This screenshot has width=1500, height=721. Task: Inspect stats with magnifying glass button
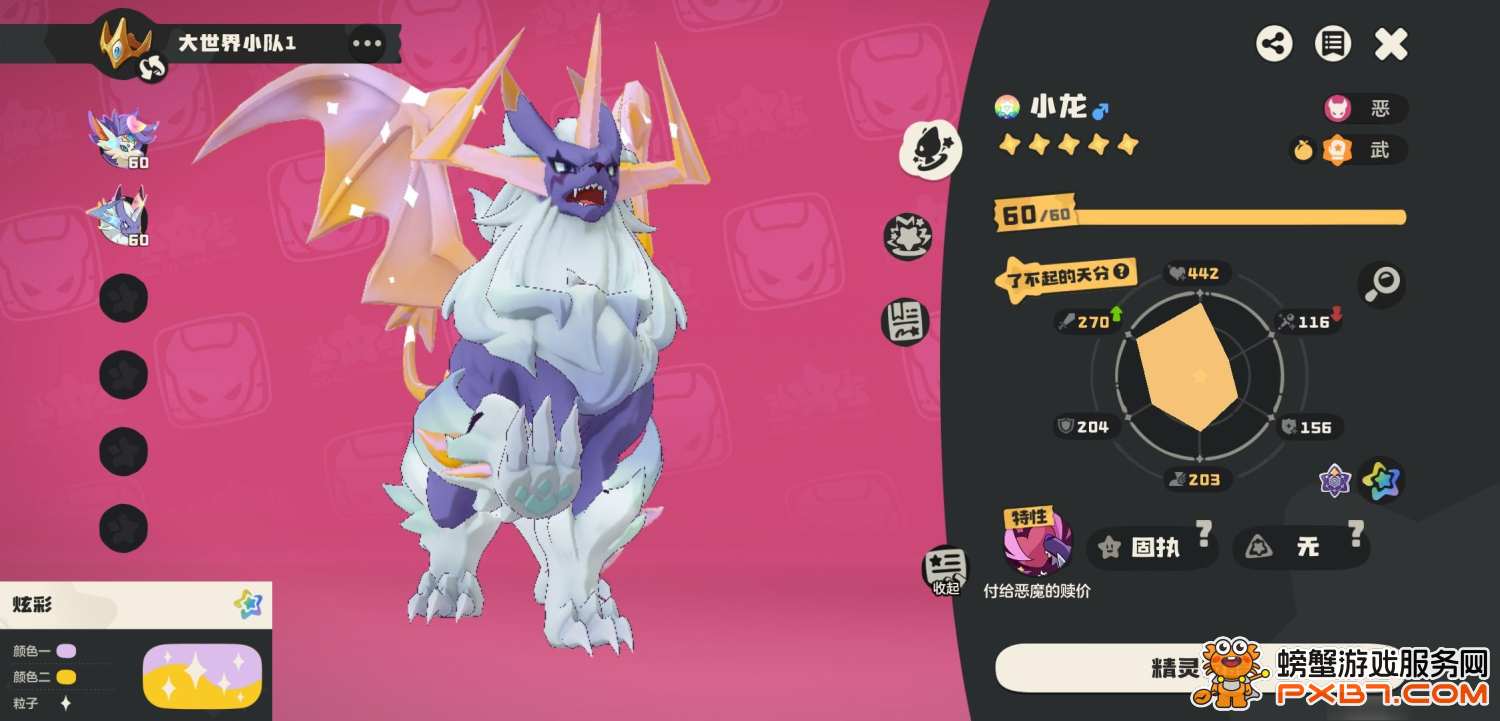pyautogui.click(x=1381, y=285)
